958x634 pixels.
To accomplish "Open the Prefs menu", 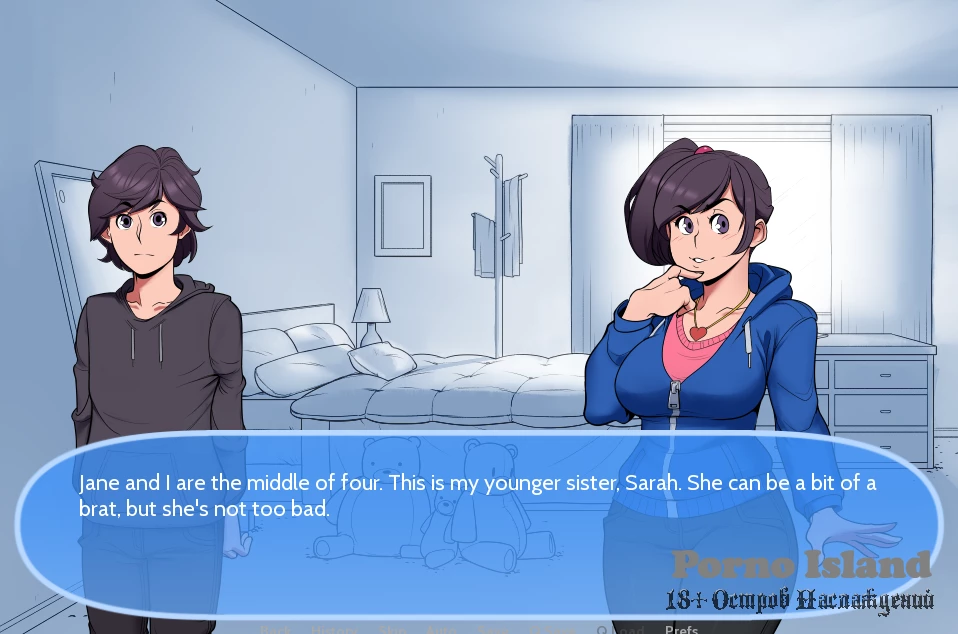I will (681, 629).
